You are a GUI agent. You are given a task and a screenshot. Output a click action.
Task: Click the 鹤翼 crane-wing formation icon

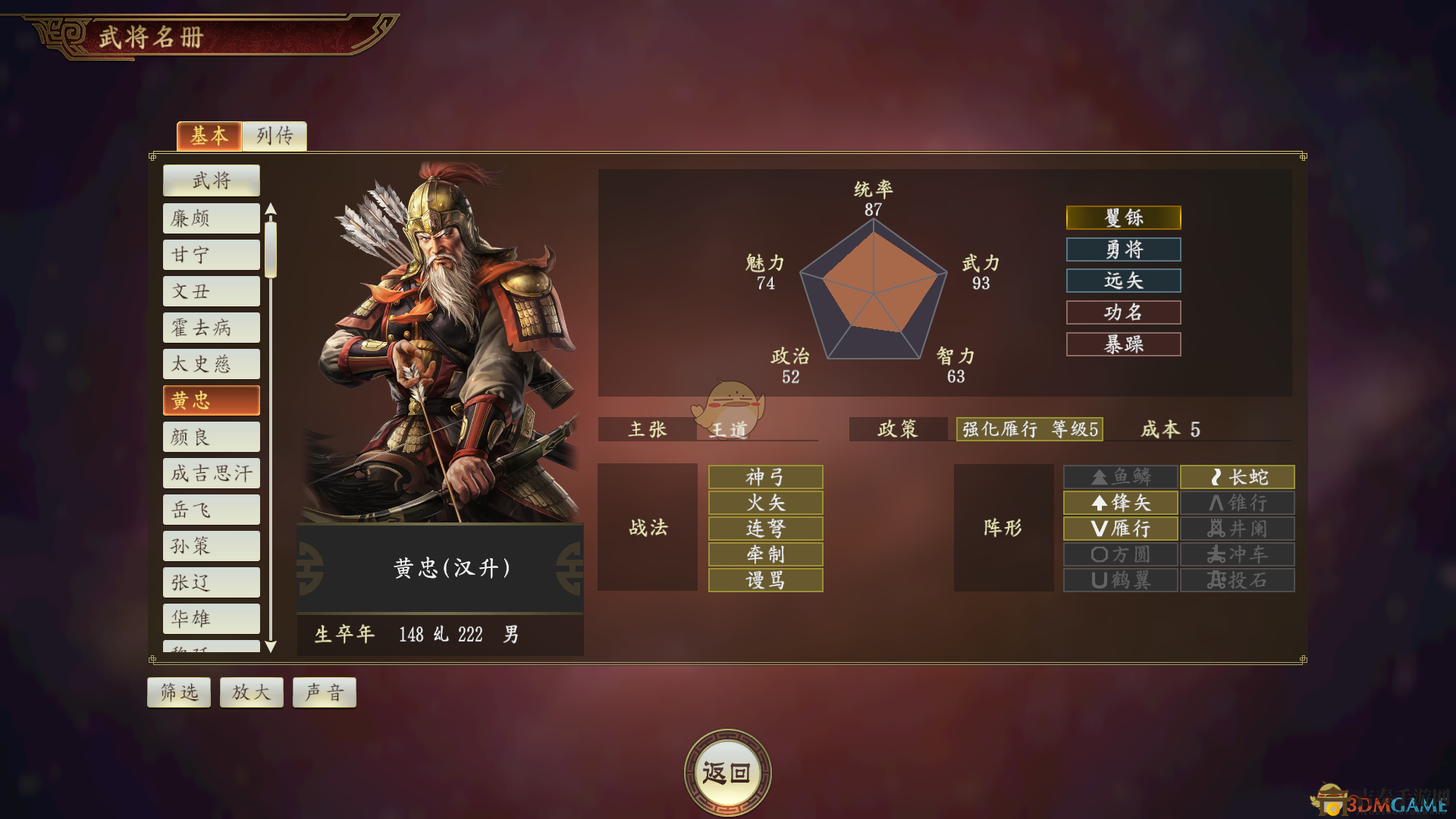coord(1119,580)
